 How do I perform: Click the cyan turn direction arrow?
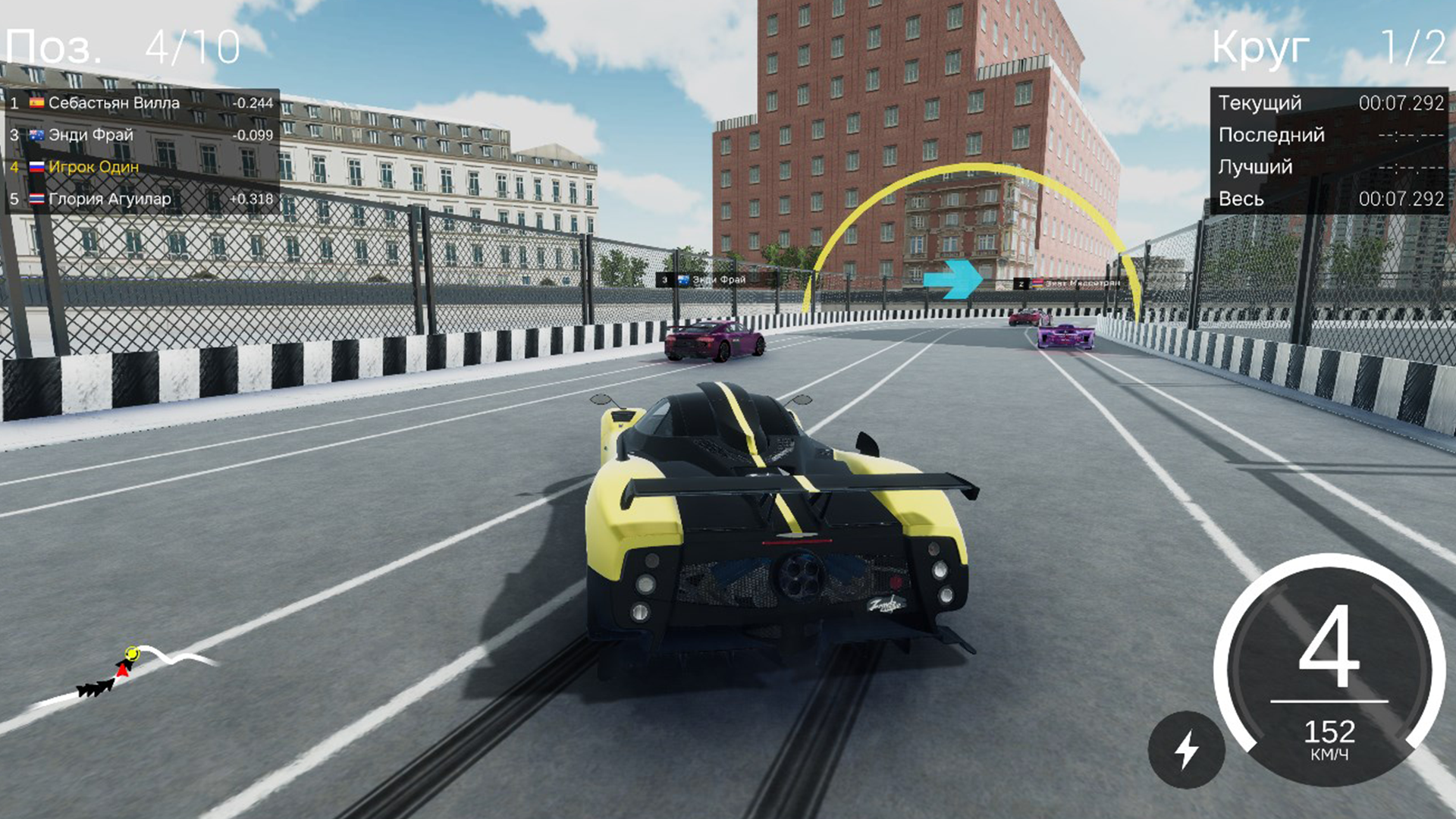[952, 280]
